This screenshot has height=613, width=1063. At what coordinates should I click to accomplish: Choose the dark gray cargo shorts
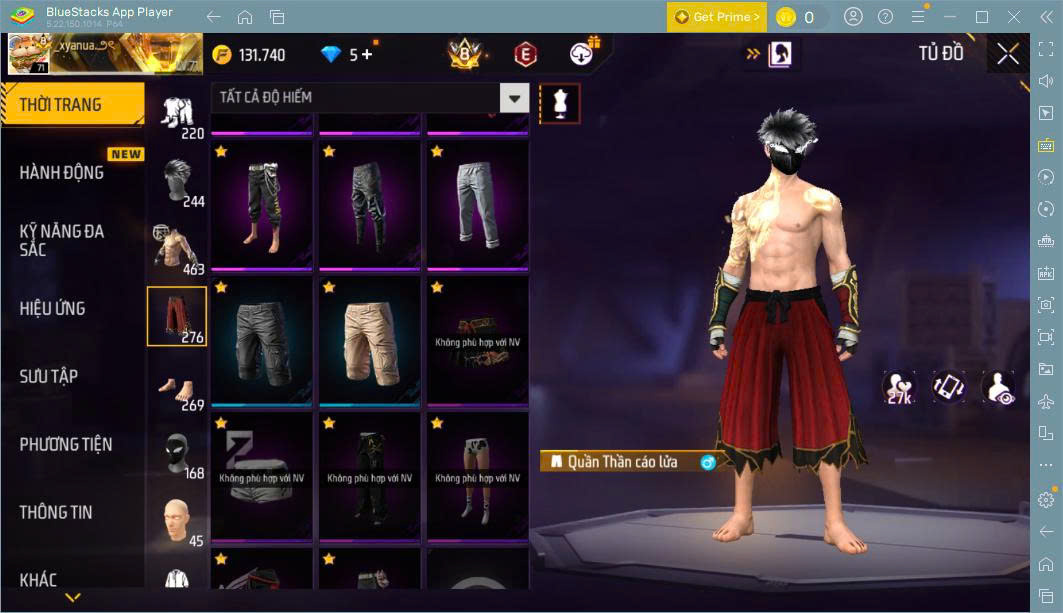(x=262, y=340)
